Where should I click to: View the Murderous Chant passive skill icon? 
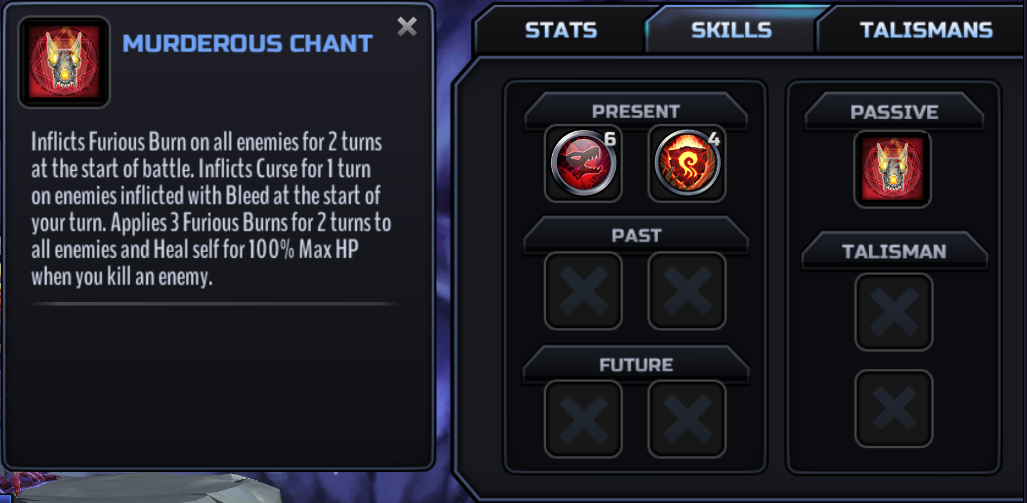[892, 169]
